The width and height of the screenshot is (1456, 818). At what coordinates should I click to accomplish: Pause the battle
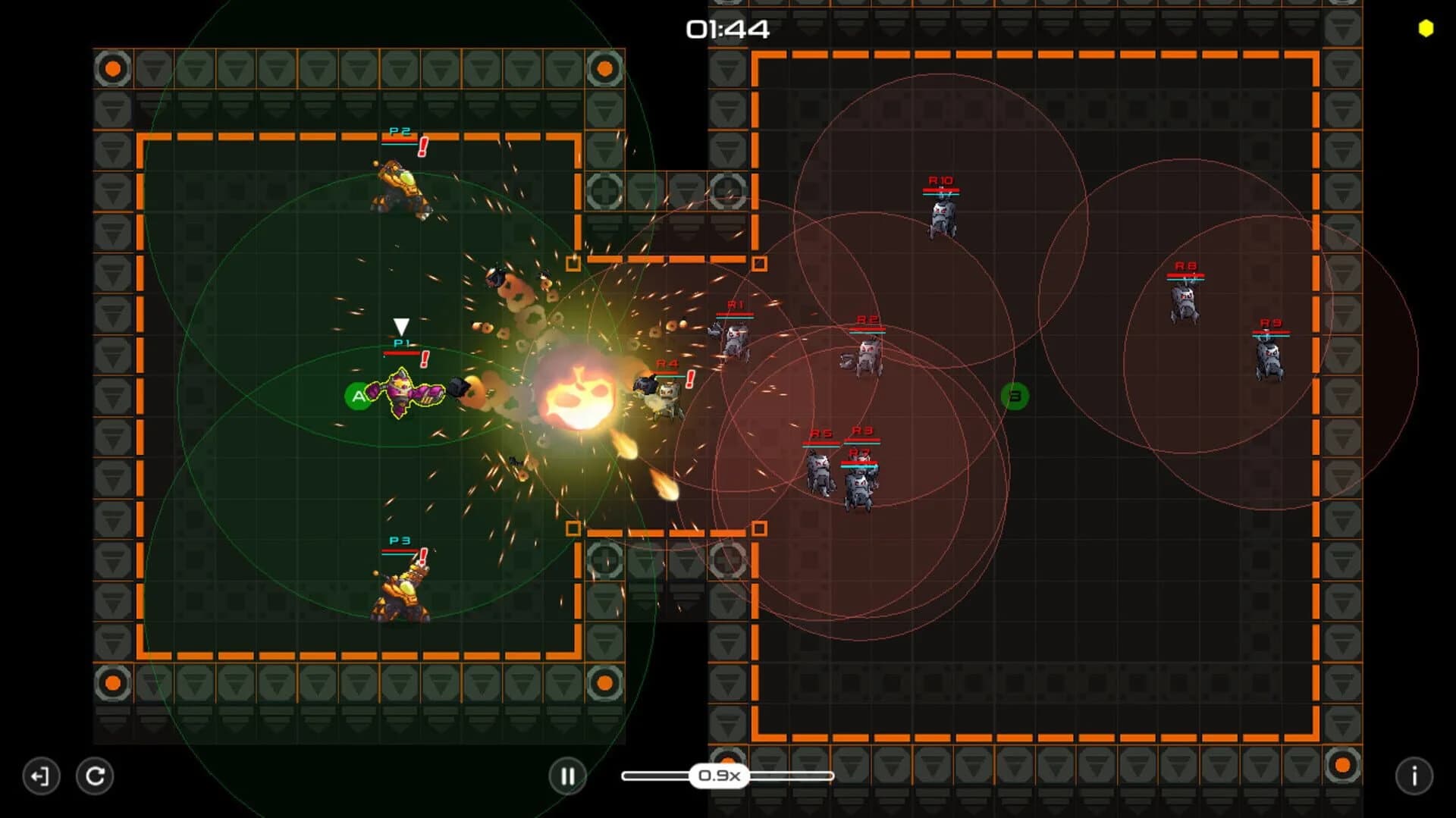tap(567, 776)
